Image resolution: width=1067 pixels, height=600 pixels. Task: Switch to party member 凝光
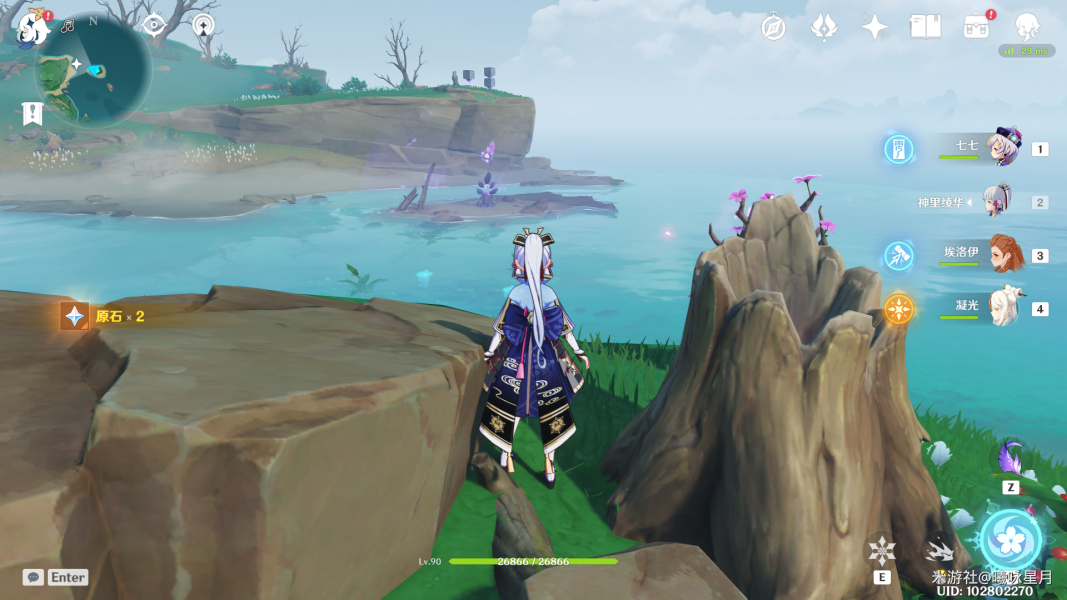tap(1002, 307)
